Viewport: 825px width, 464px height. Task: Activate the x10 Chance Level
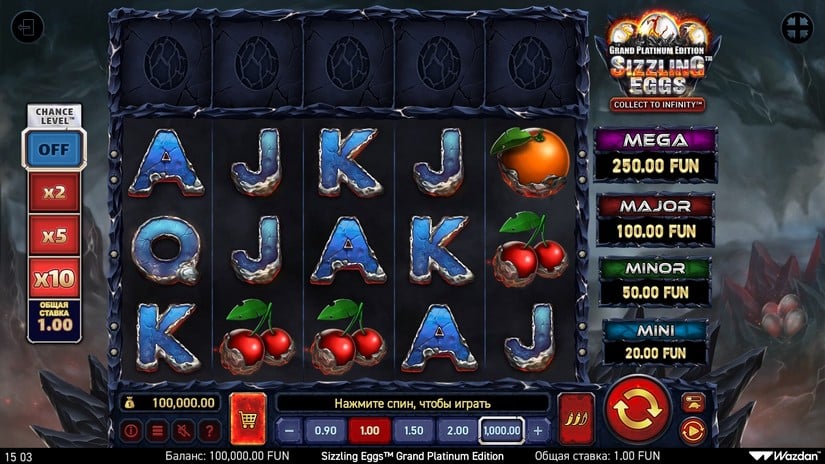pyautogui.click(x=55, y=278)
